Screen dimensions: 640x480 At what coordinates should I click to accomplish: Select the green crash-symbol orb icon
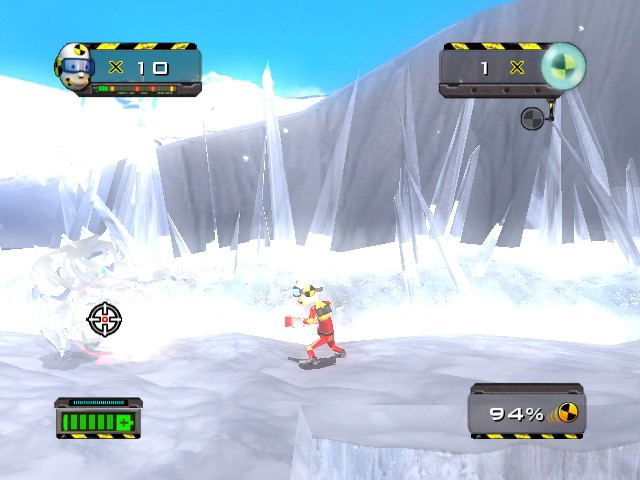[x=561, y=66]
